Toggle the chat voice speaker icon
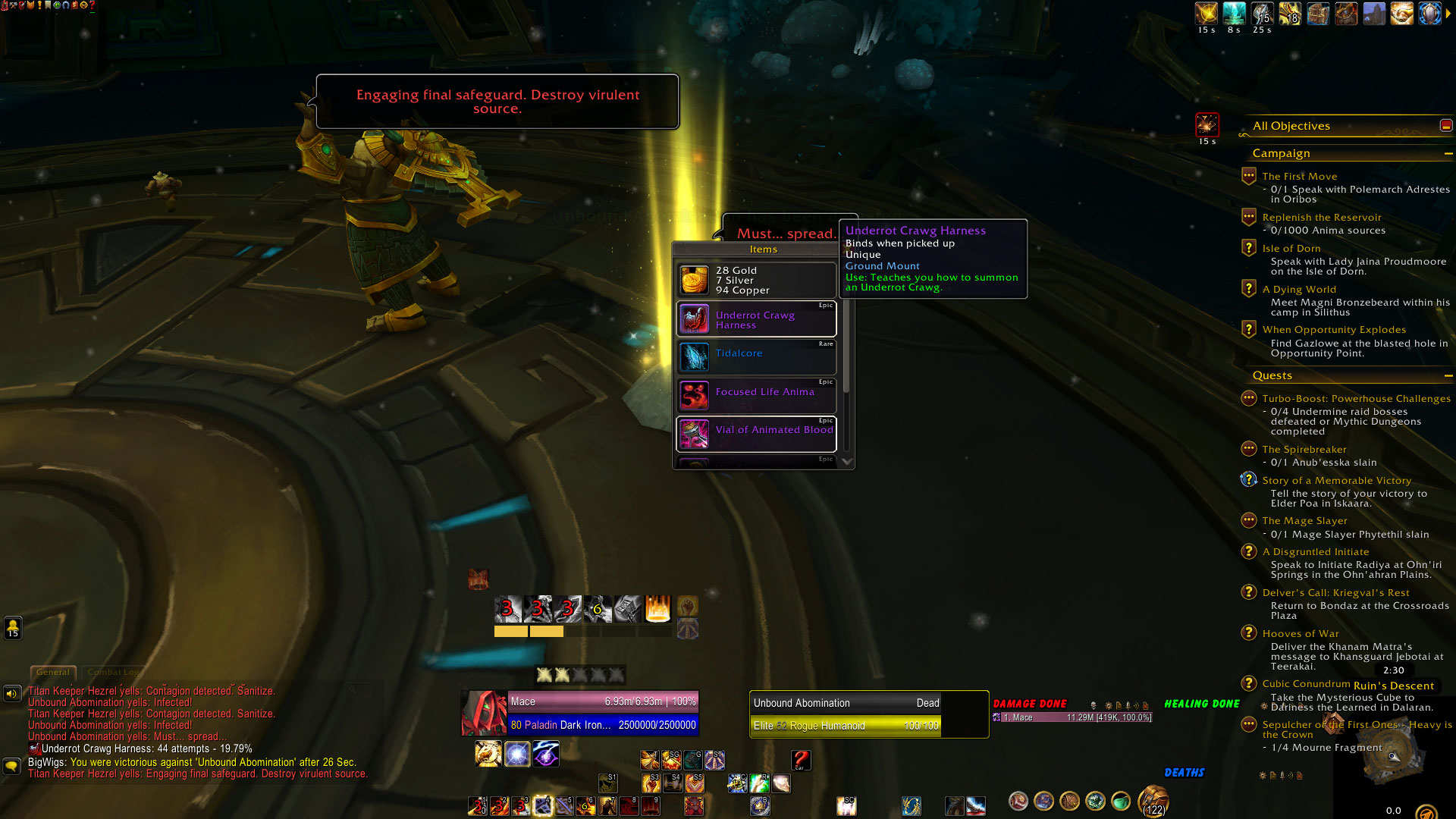 point(11,693)
